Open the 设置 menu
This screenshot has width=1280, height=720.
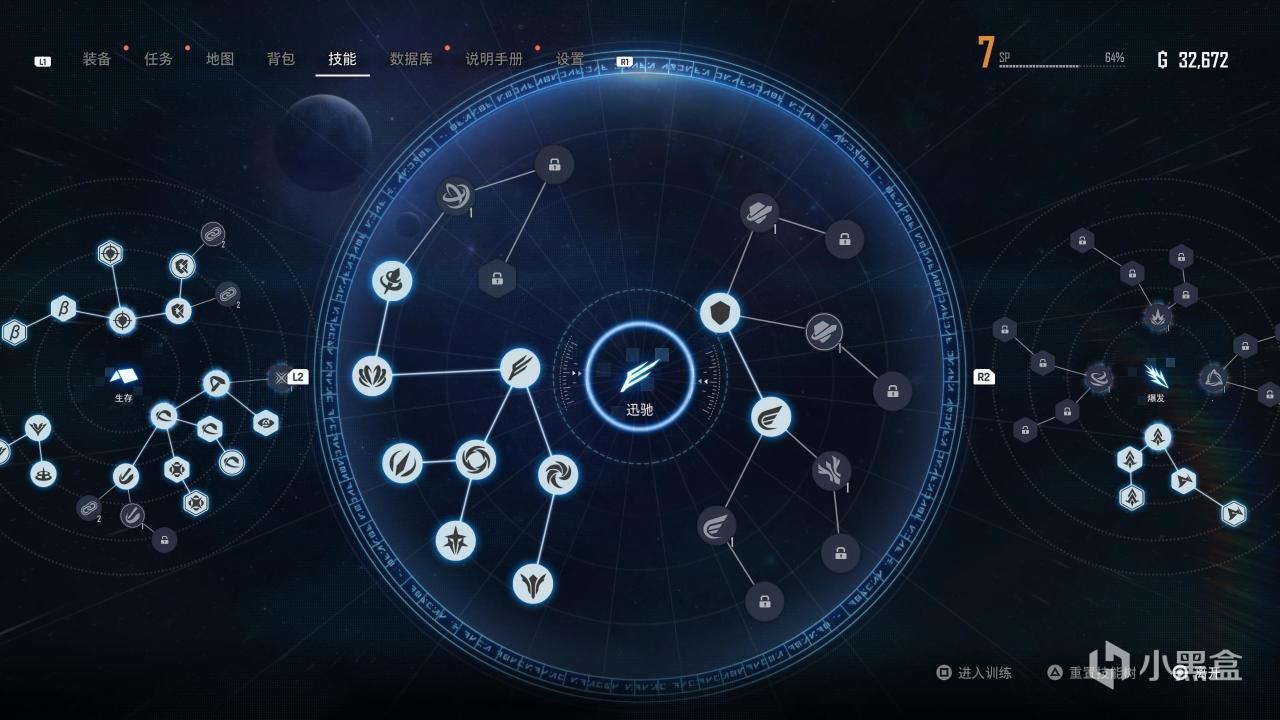click(568, 58)
